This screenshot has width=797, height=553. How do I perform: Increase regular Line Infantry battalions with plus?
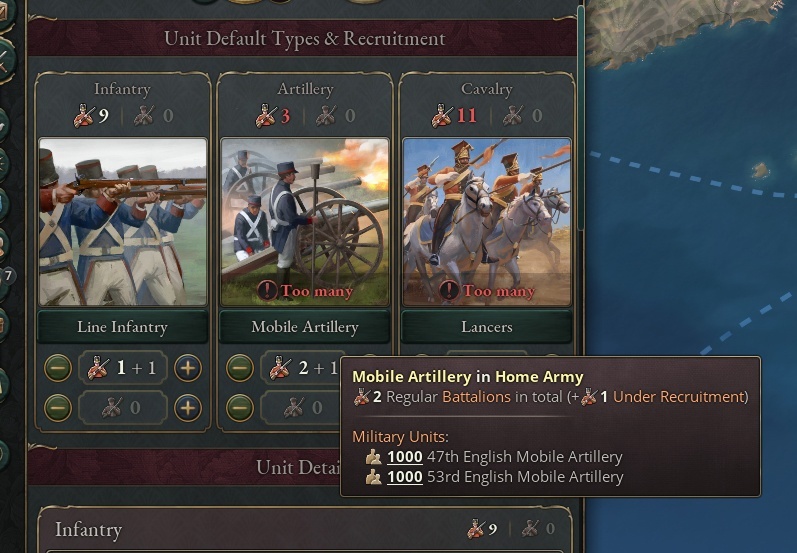point(188,368)
